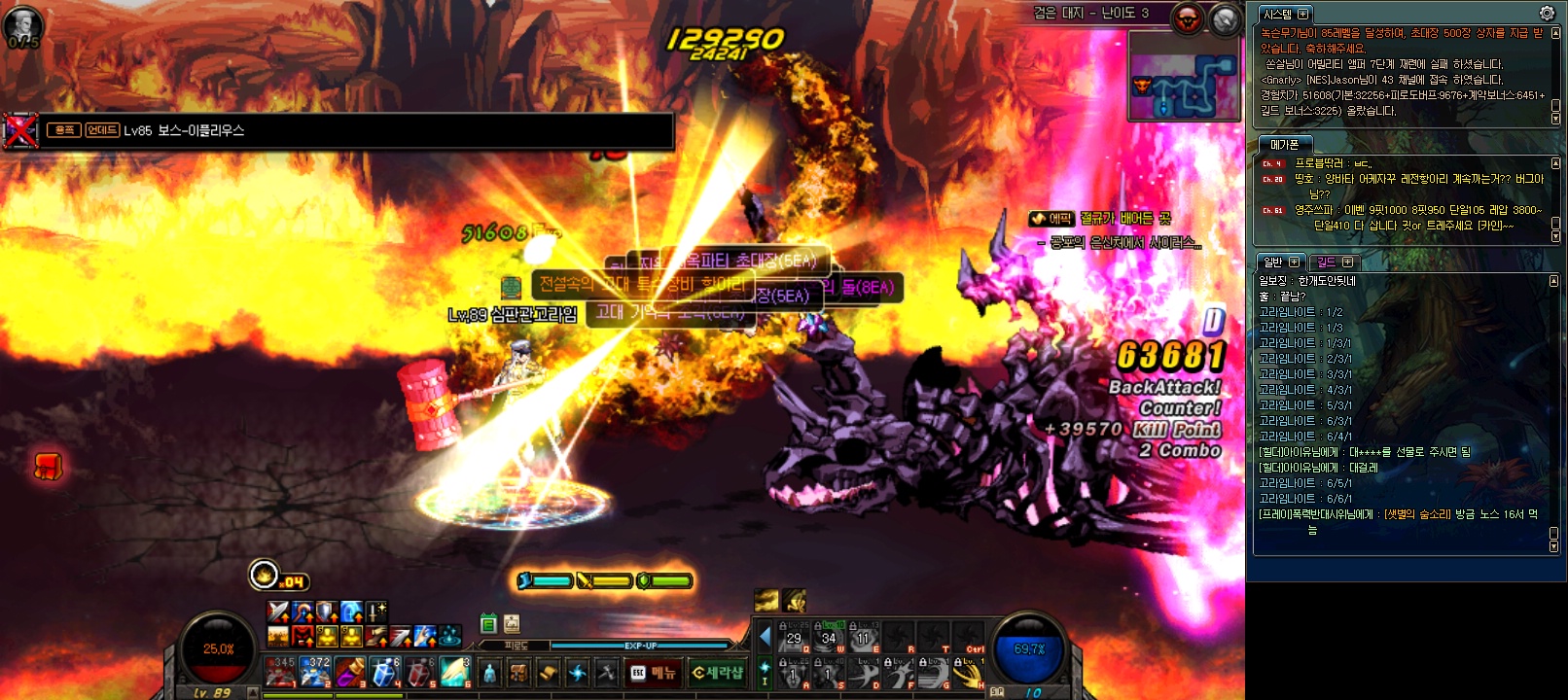Open the character silhouette menu icon
Viewport: 1568px width, 700px height.
tap(489, 673)
